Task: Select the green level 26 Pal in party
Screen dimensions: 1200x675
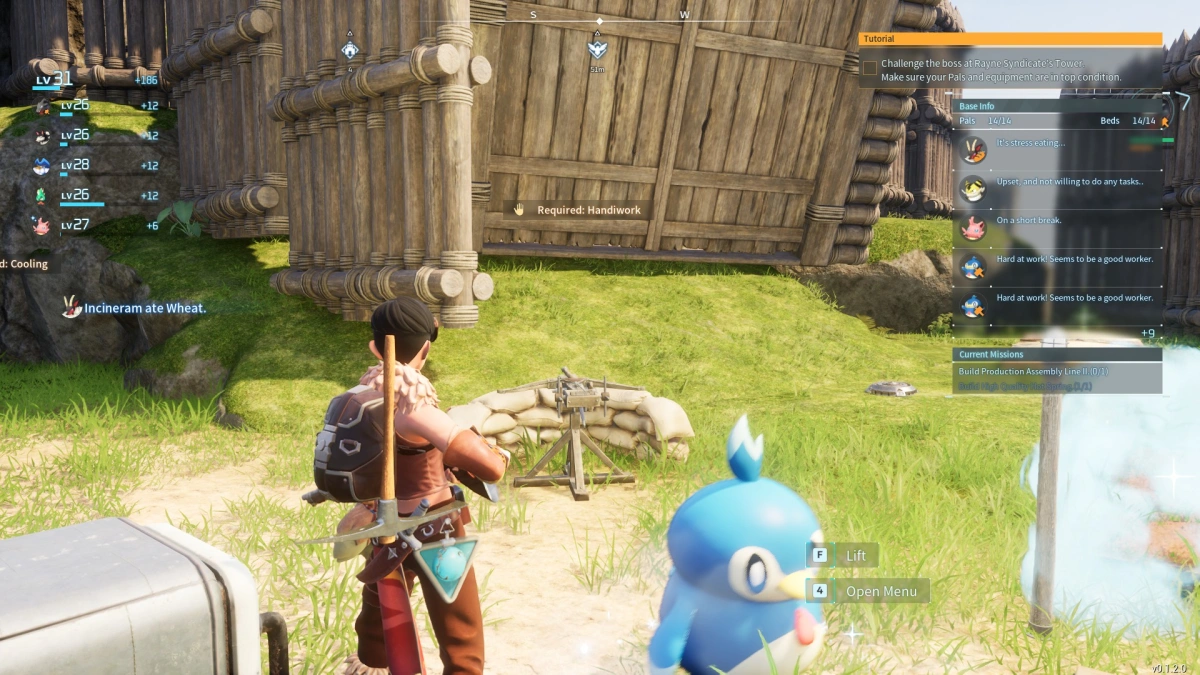Action: [x=42, y=195]
